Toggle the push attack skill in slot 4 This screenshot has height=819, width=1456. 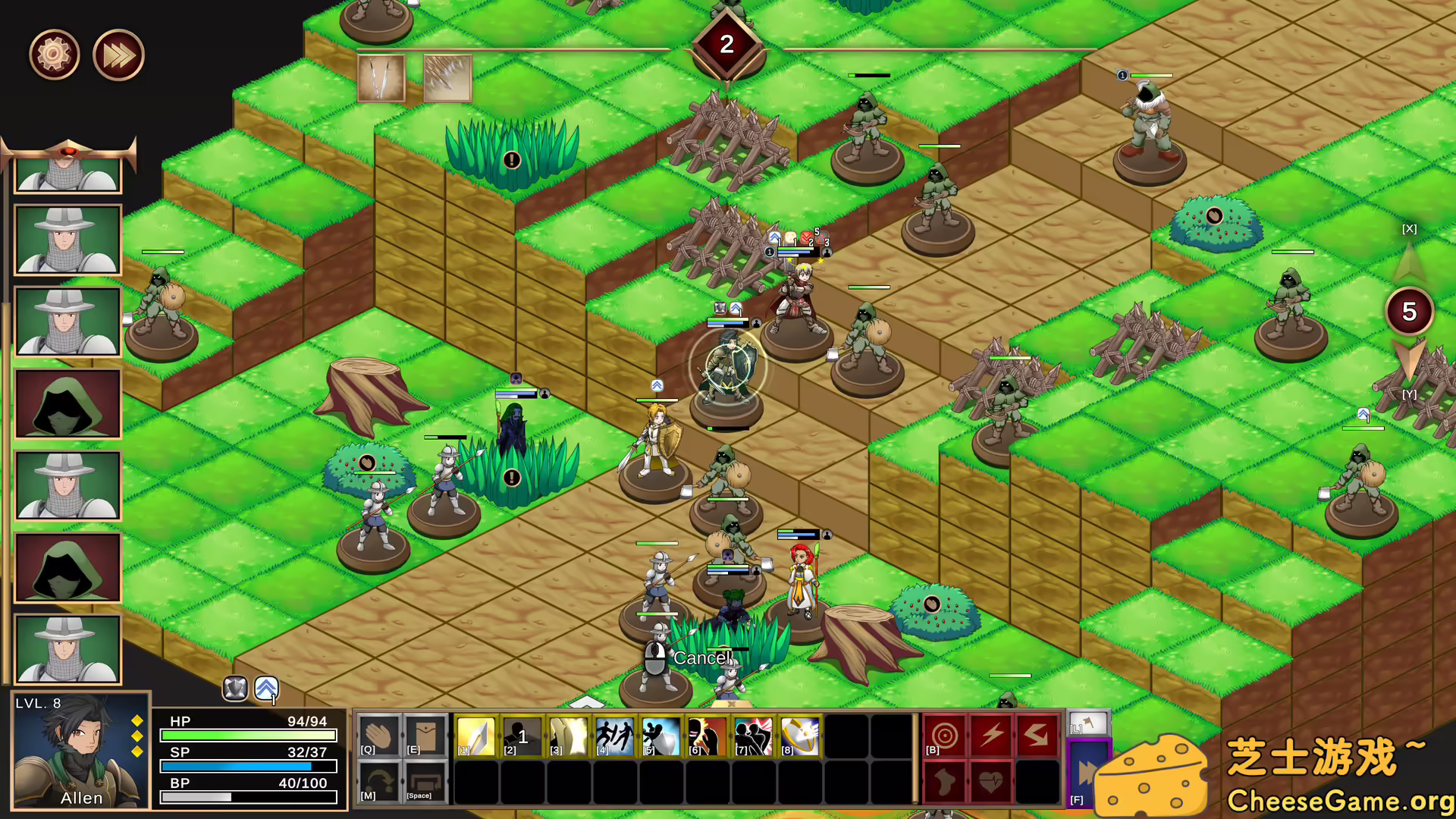point(613,733)
